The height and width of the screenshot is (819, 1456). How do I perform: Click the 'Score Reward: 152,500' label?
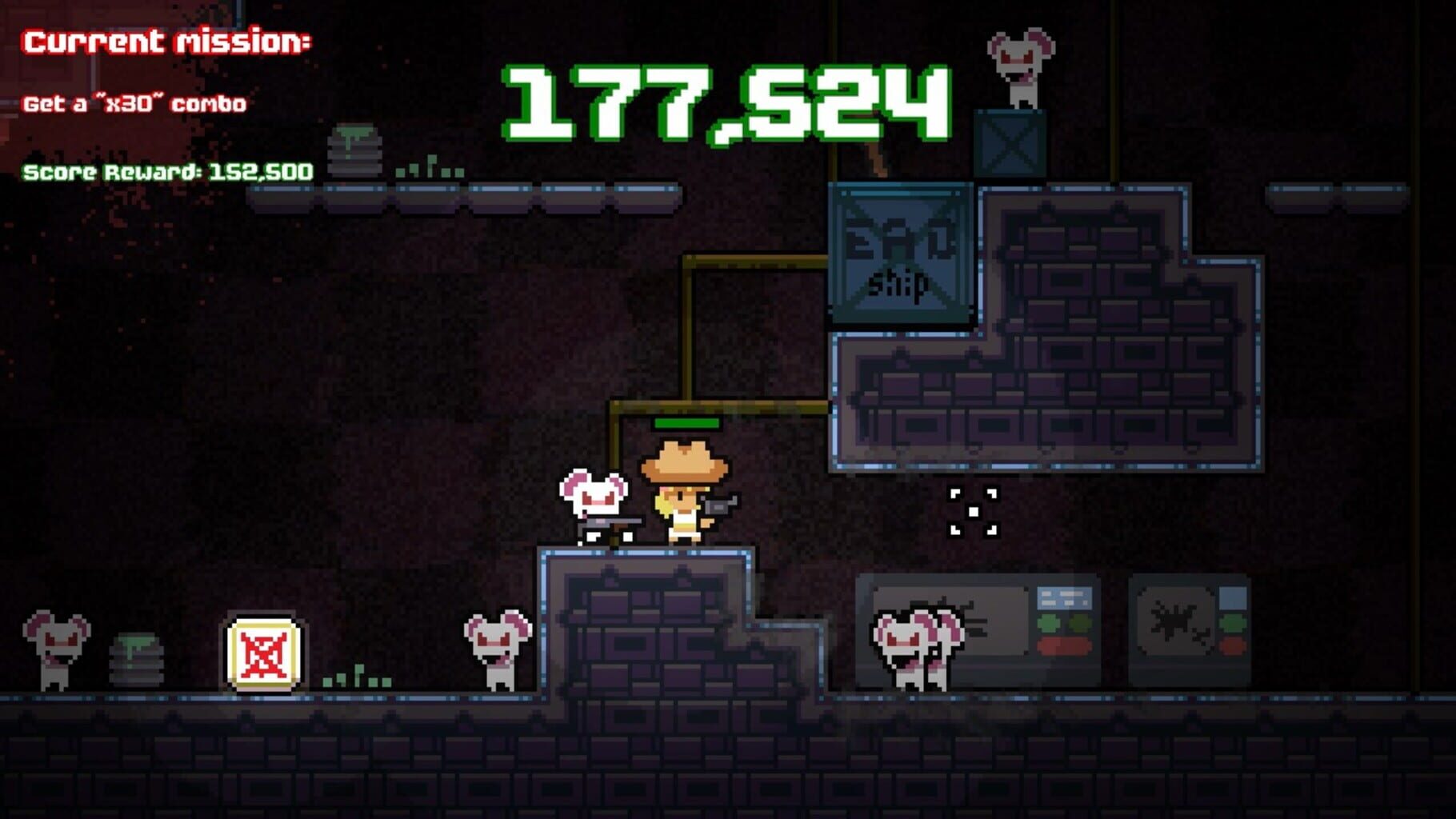pyautogui.click(x=168, y=170)
